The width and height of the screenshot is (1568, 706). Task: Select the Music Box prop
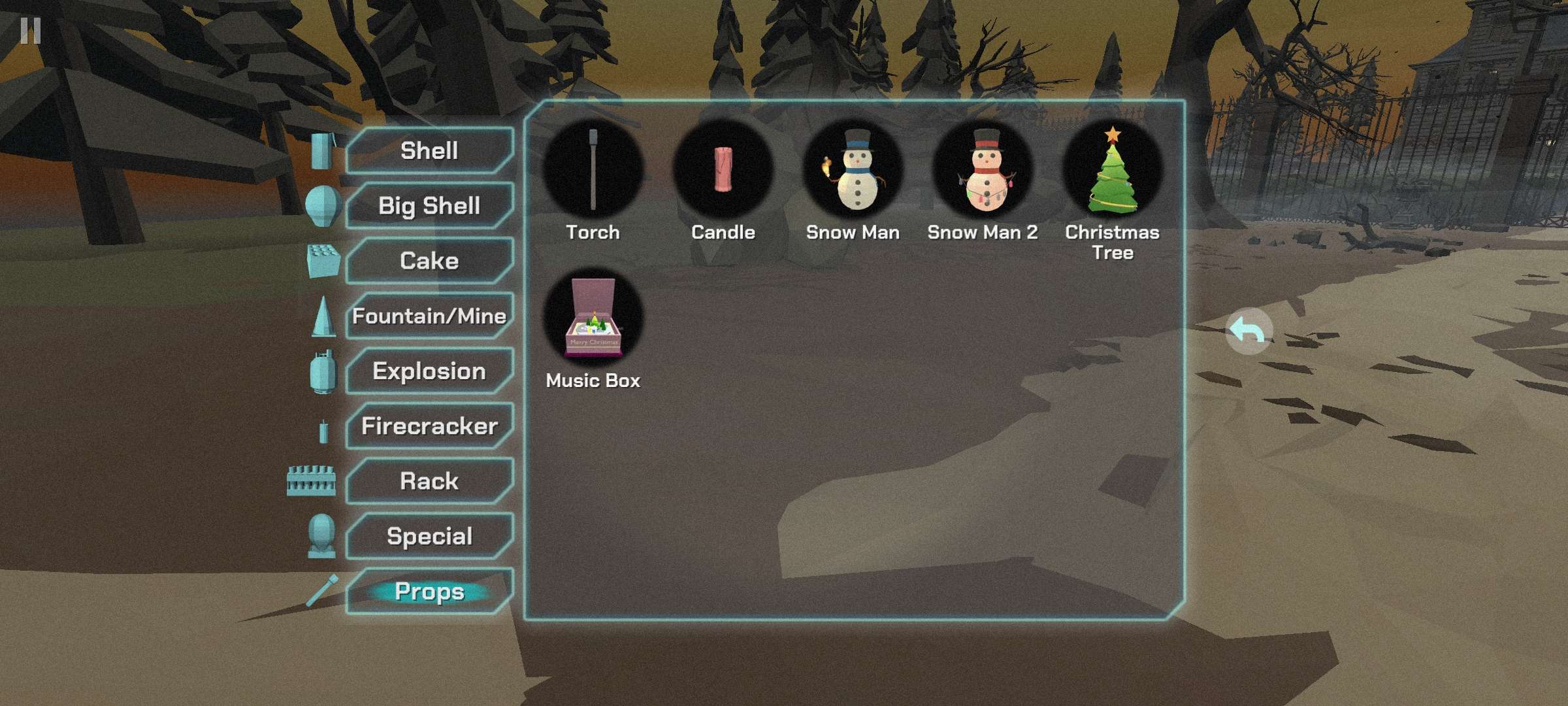tap(593, 318)
